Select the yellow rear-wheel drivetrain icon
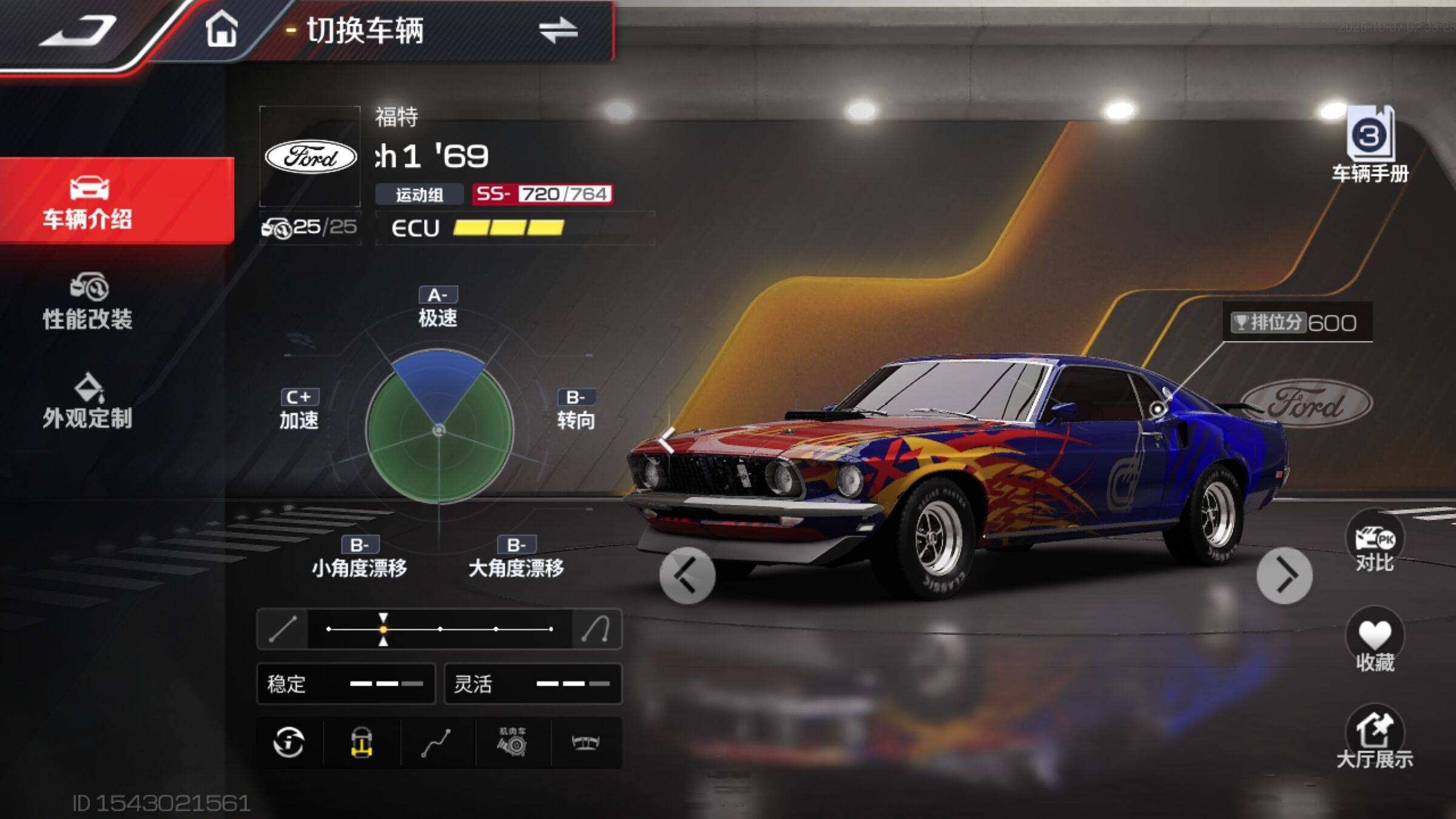The width and height of the screenshot is (1456, 819). [x=362, y=743]
